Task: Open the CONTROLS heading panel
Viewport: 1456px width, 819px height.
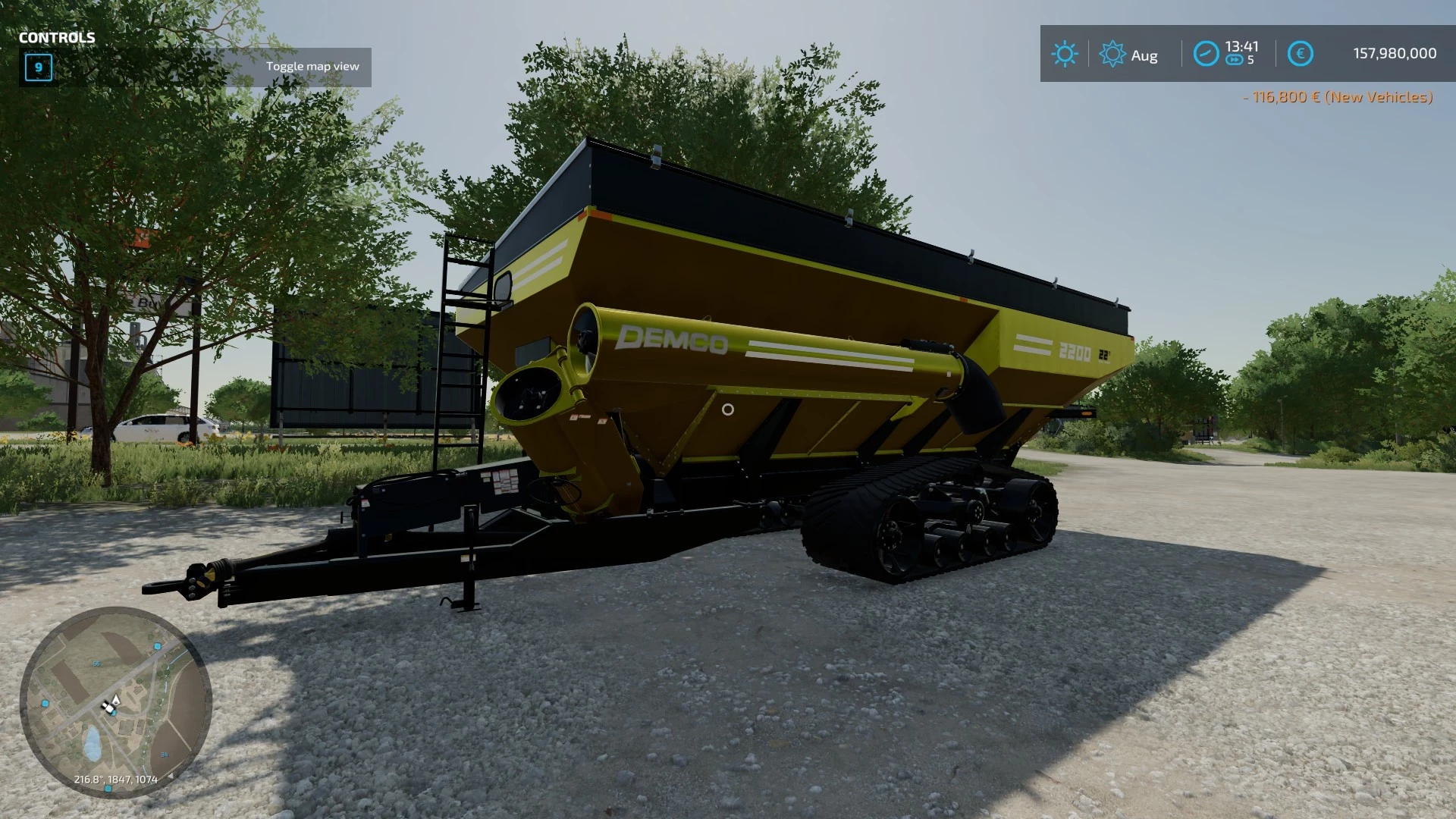Action: tap(57, 36)
